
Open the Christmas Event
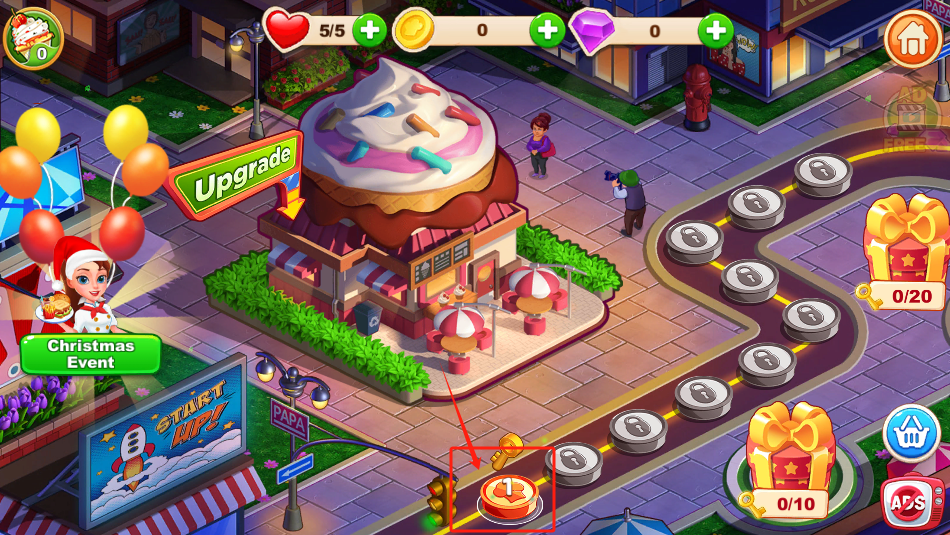pyautogui.click(x=91, y=354)
